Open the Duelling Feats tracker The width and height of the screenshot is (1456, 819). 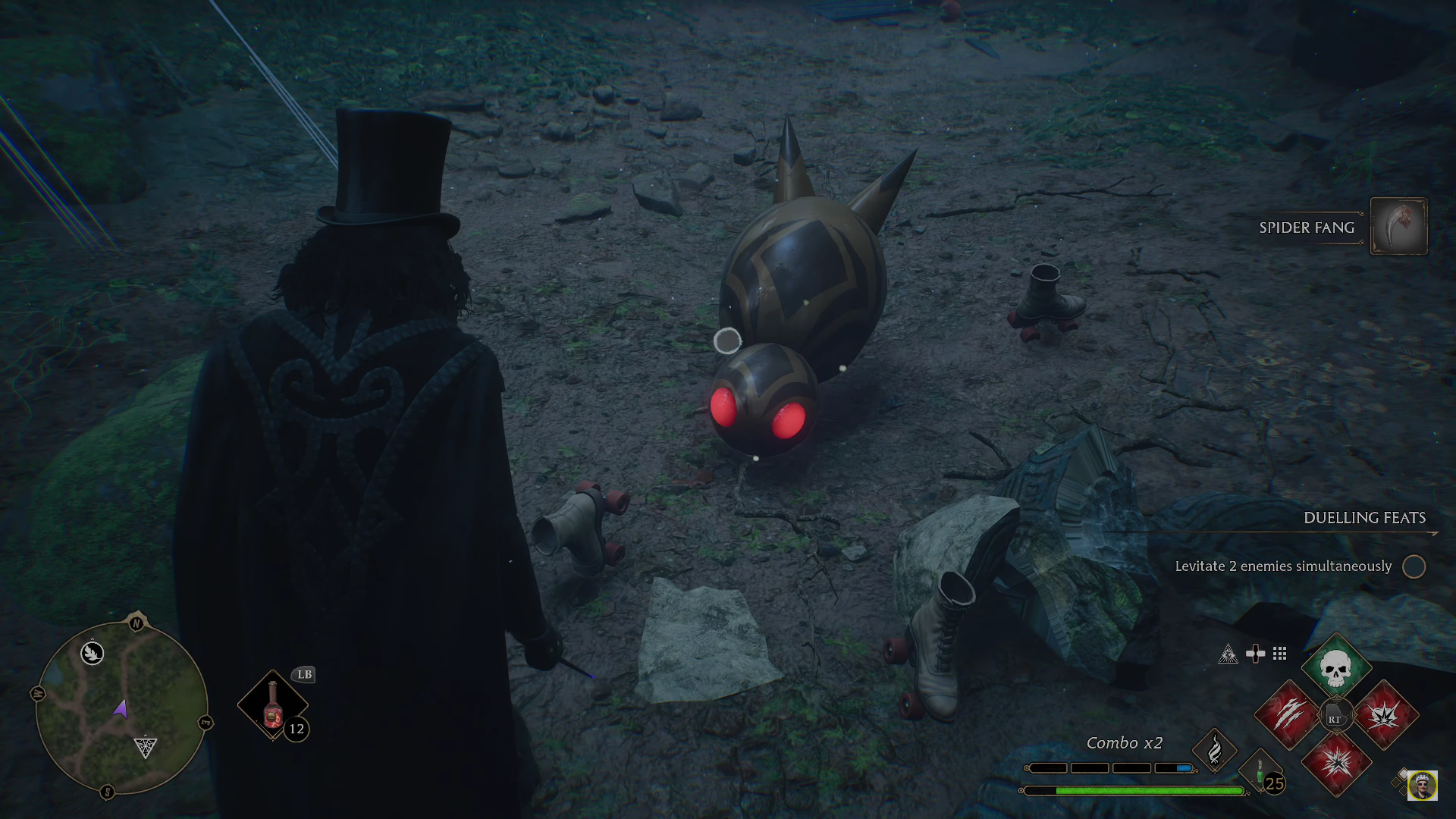[x=1363, y=518]
